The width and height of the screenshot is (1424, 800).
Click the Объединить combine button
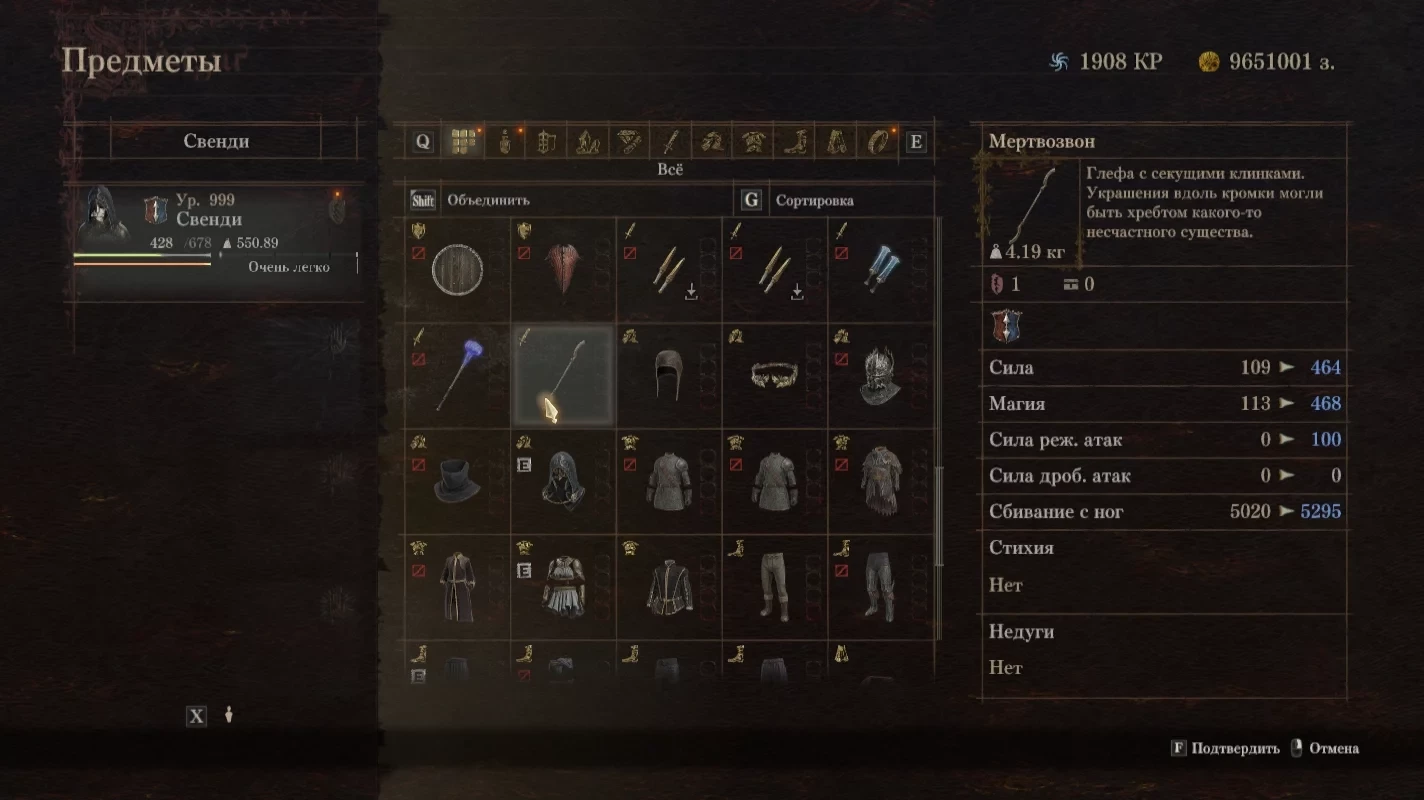click(x=488, y=200)
